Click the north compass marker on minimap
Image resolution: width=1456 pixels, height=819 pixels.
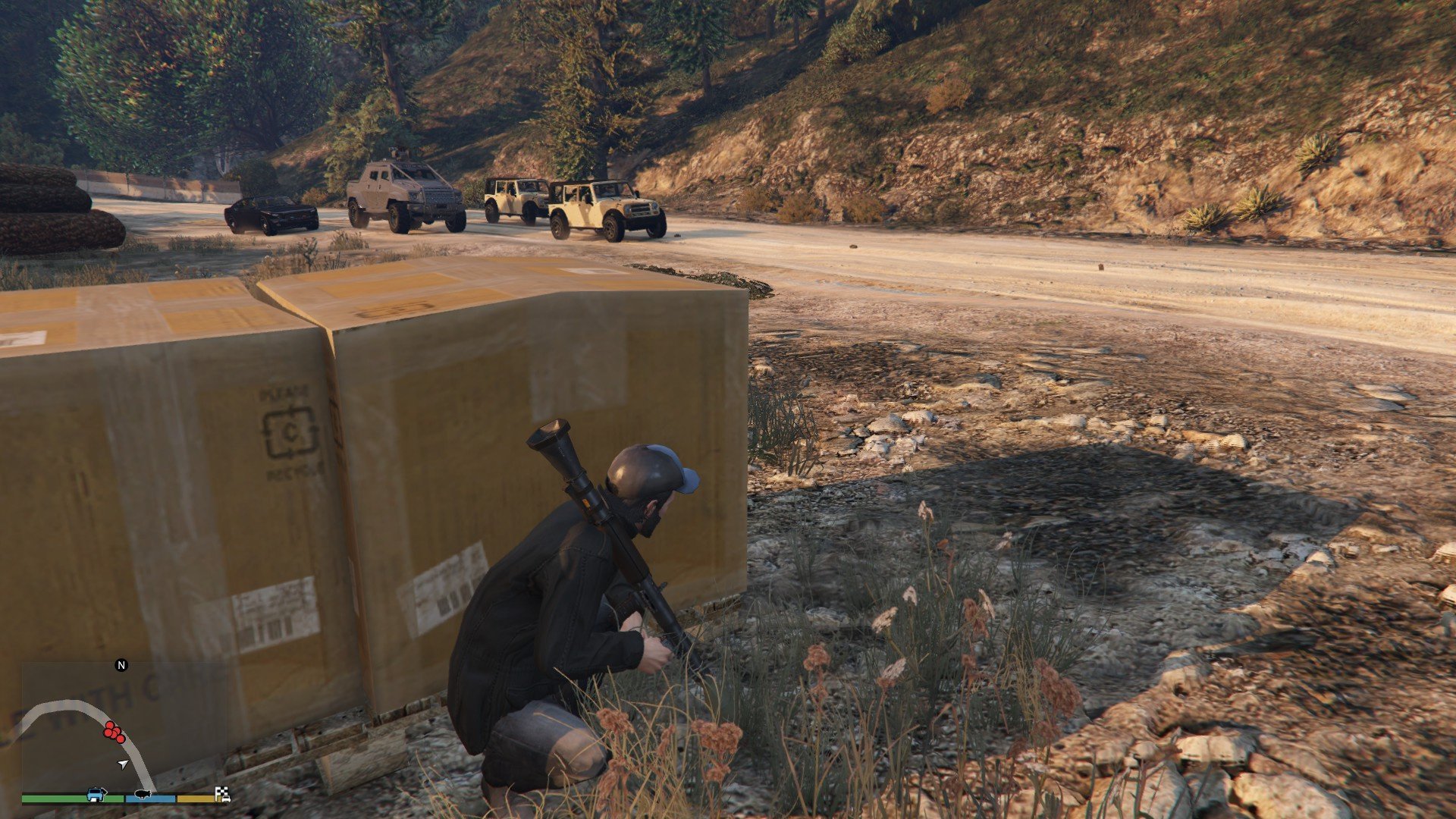121,665
